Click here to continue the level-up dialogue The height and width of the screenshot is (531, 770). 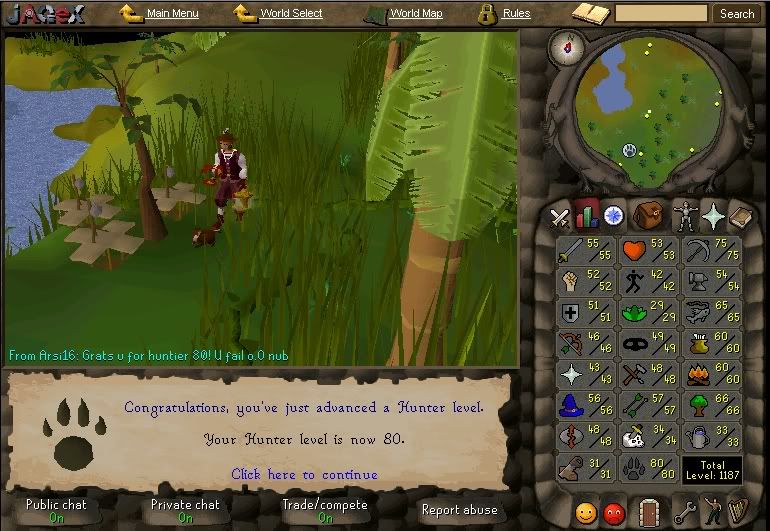click(304, 474)
